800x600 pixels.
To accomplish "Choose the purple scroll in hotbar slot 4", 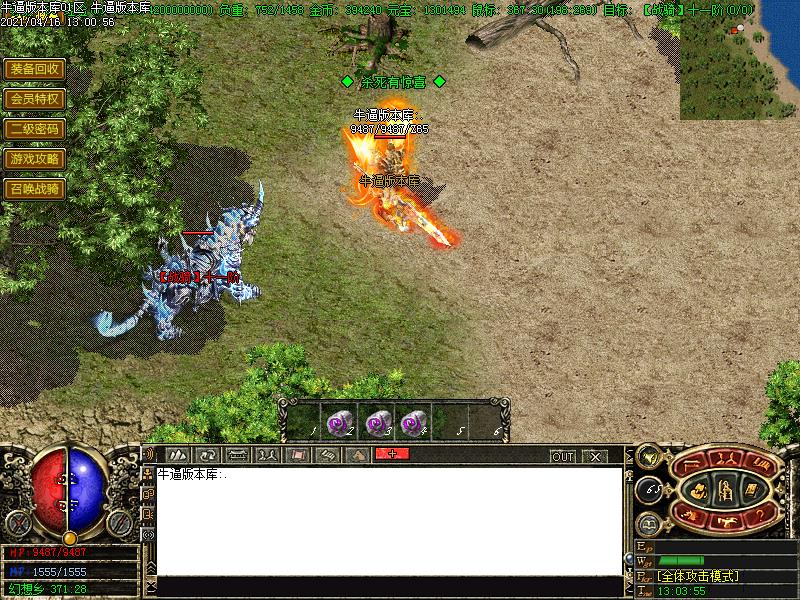I will pyautogui.click(x=412, y=423).
